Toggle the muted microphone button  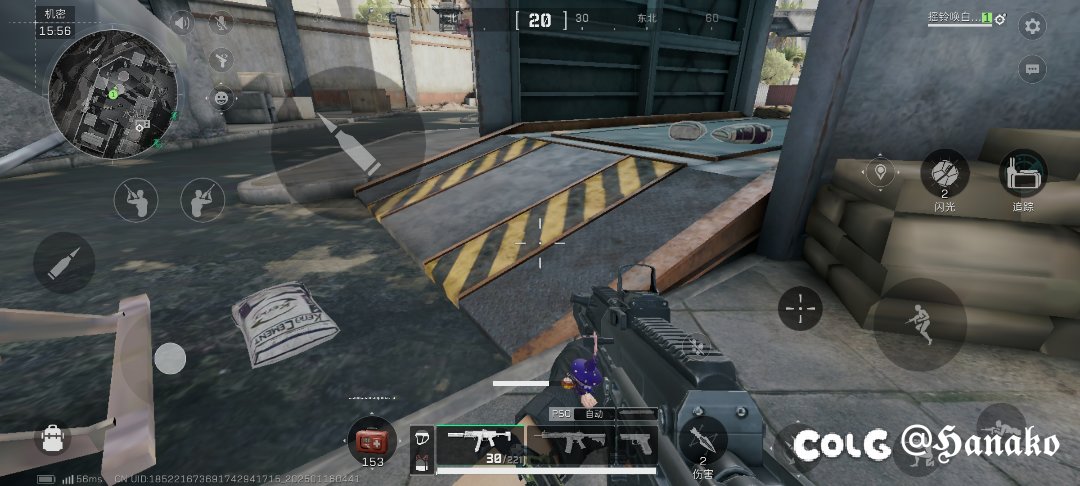[x=221, y=23]
